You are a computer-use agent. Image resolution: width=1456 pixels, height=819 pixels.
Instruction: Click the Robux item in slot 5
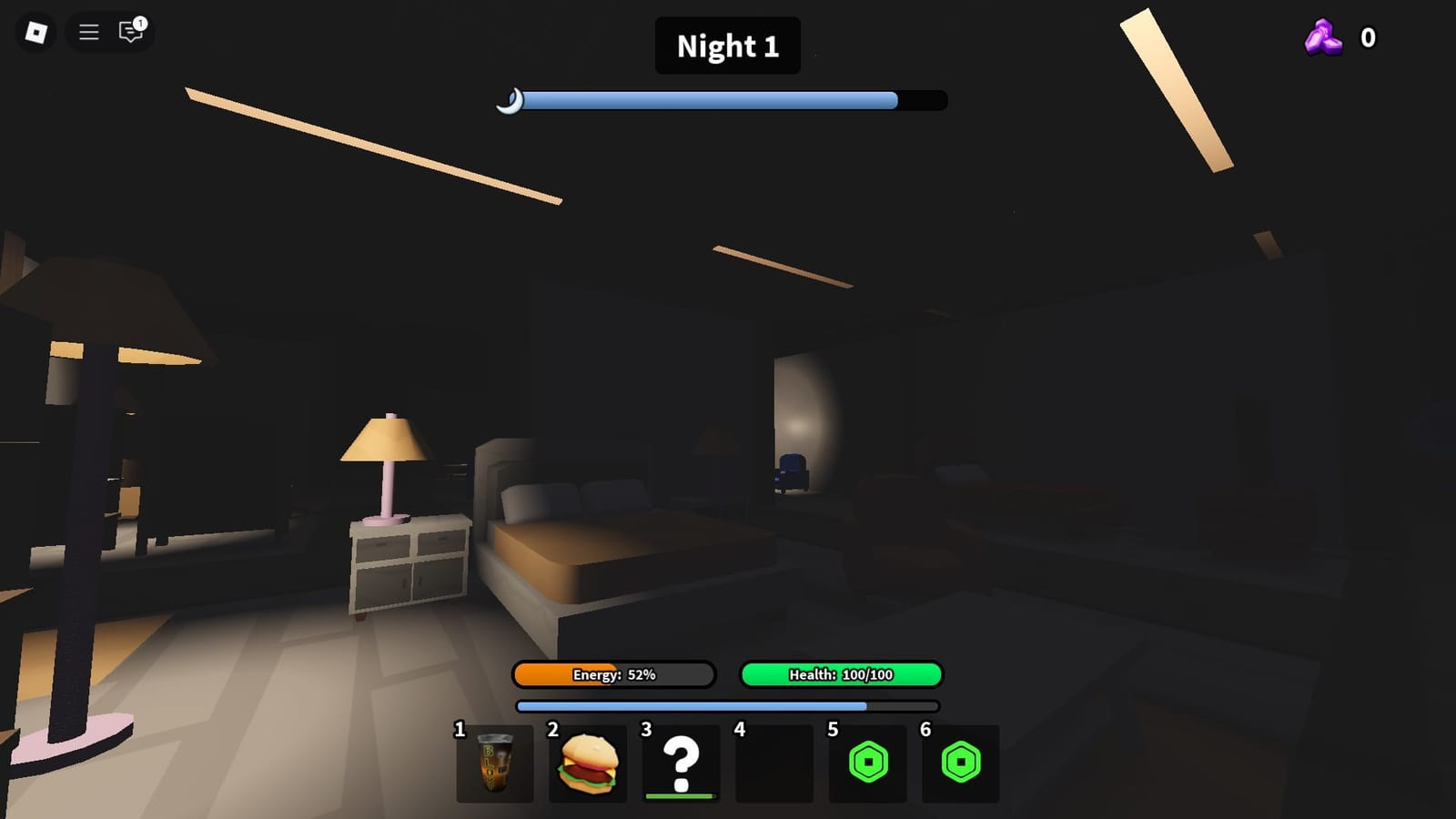[866, 764]
